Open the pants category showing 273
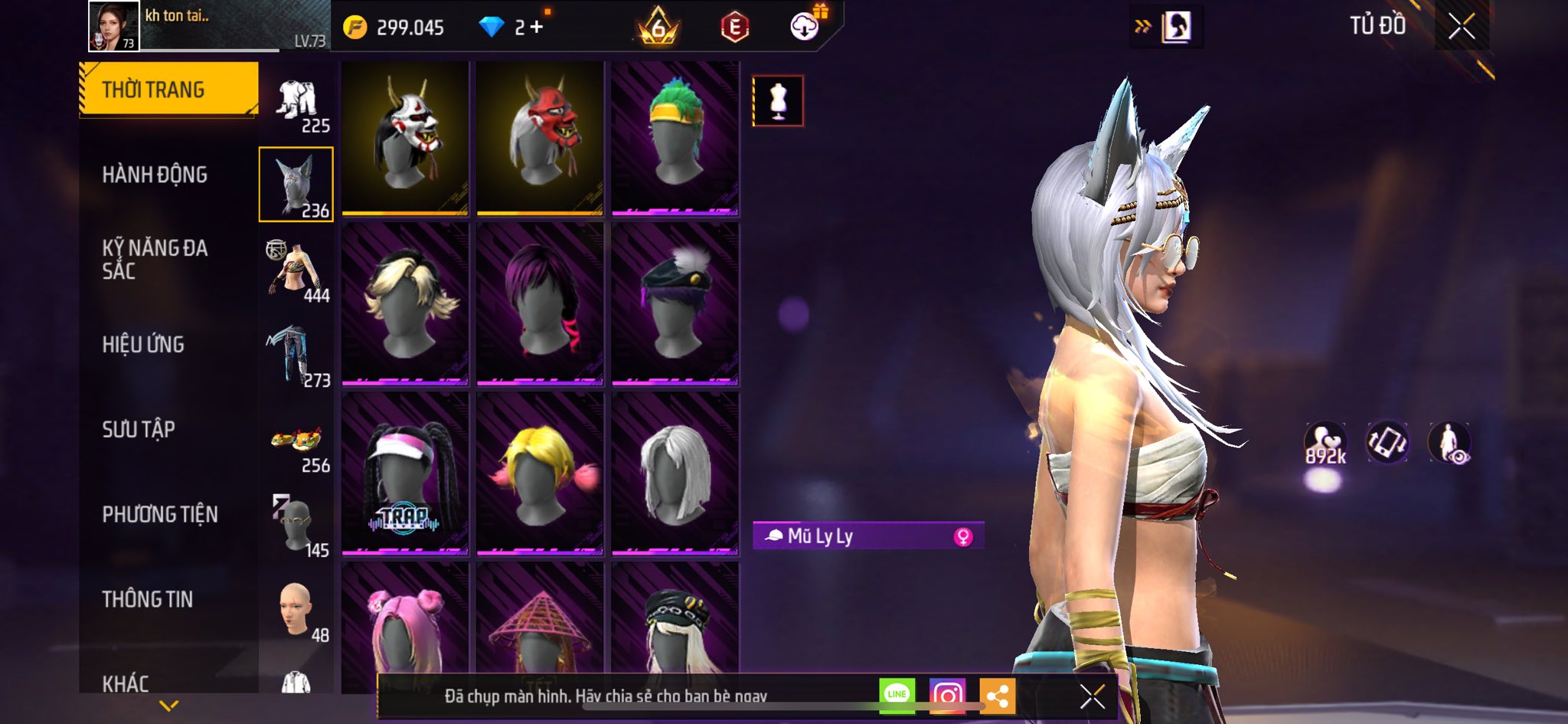This screenshot has height=724, width=1568. pos(297,356)
